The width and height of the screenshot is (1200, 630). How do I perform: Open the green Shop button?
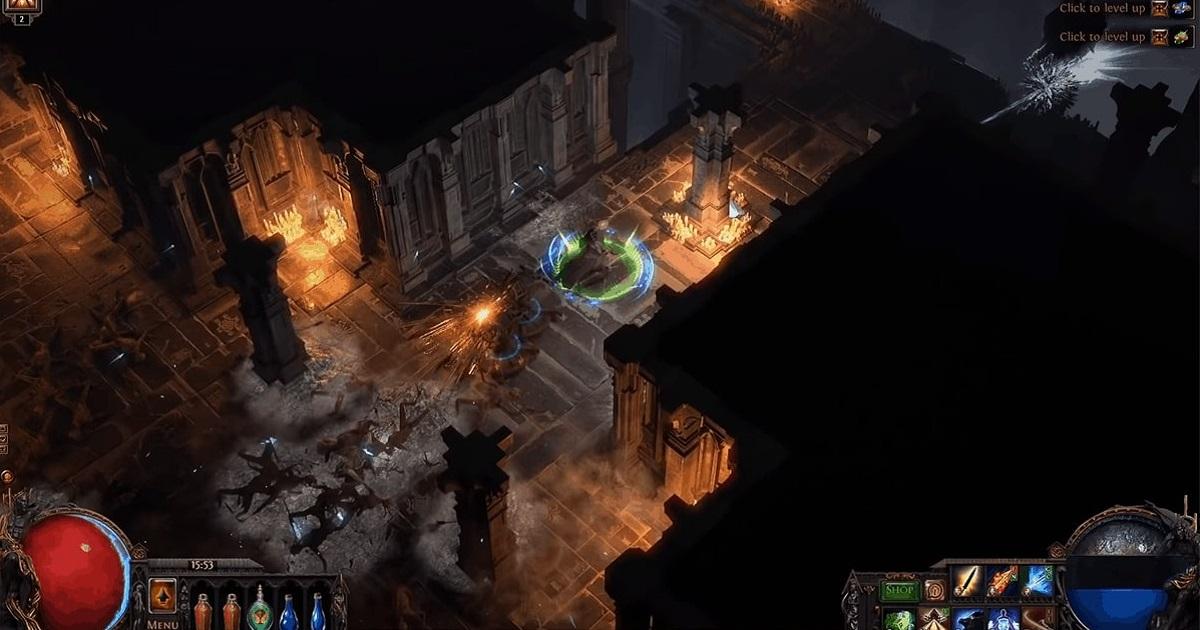tap(900, 591)
